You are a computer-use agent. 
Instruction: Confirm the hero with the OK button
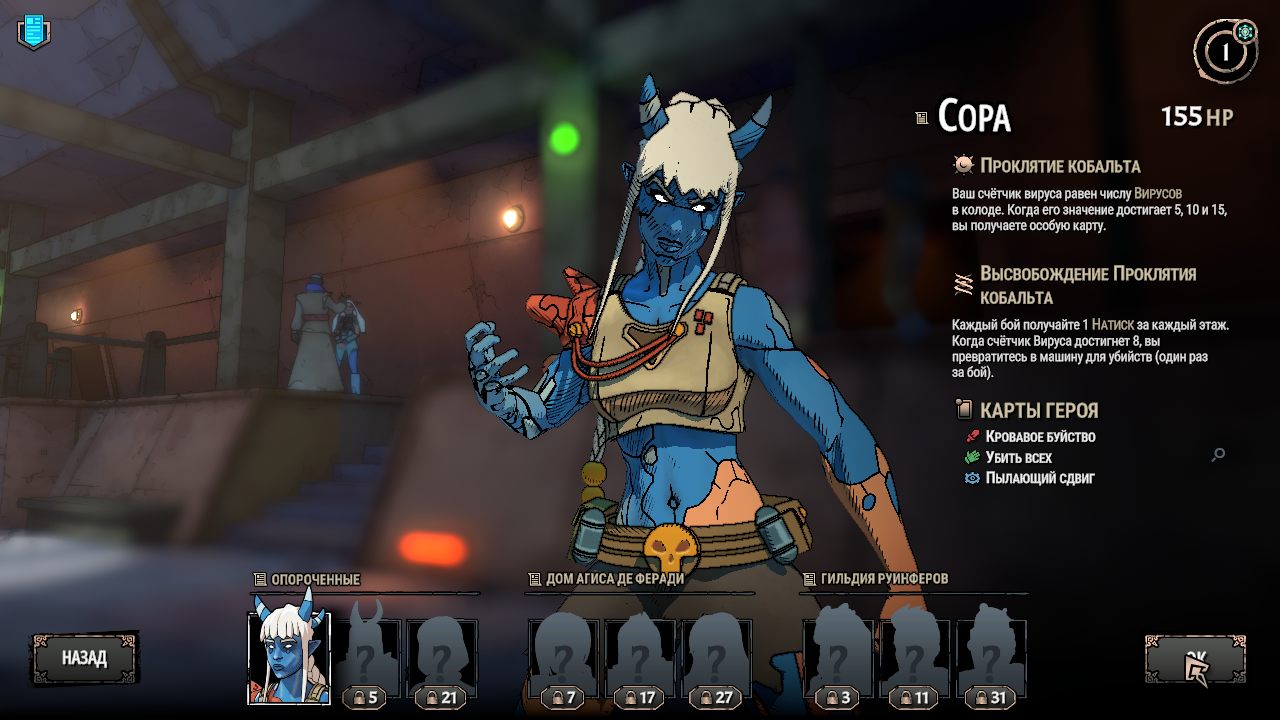[x=1195, y=659]
